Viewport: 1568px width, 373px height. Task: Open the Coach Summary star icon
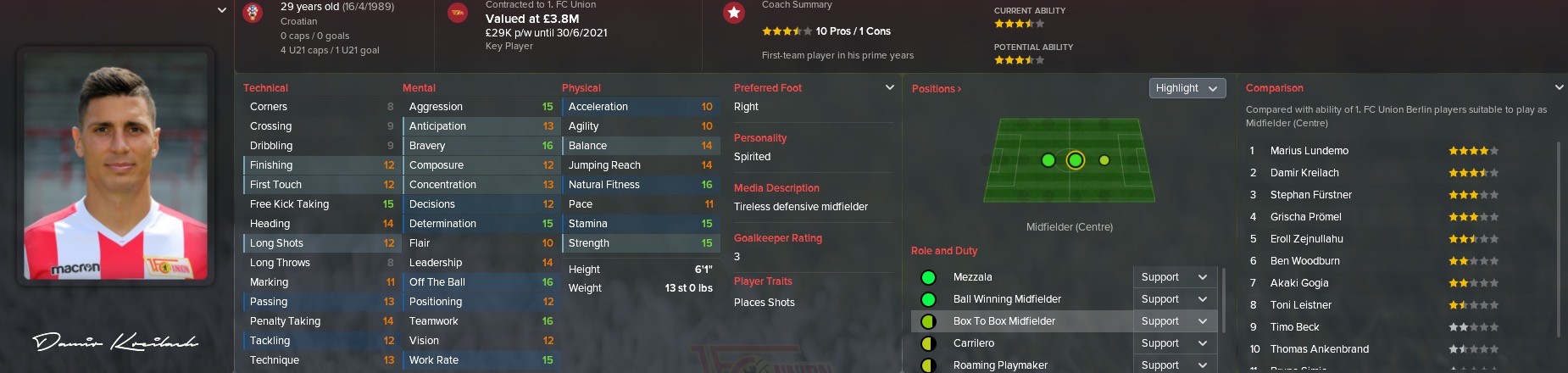pyautogui.click(x=734, y=13)
